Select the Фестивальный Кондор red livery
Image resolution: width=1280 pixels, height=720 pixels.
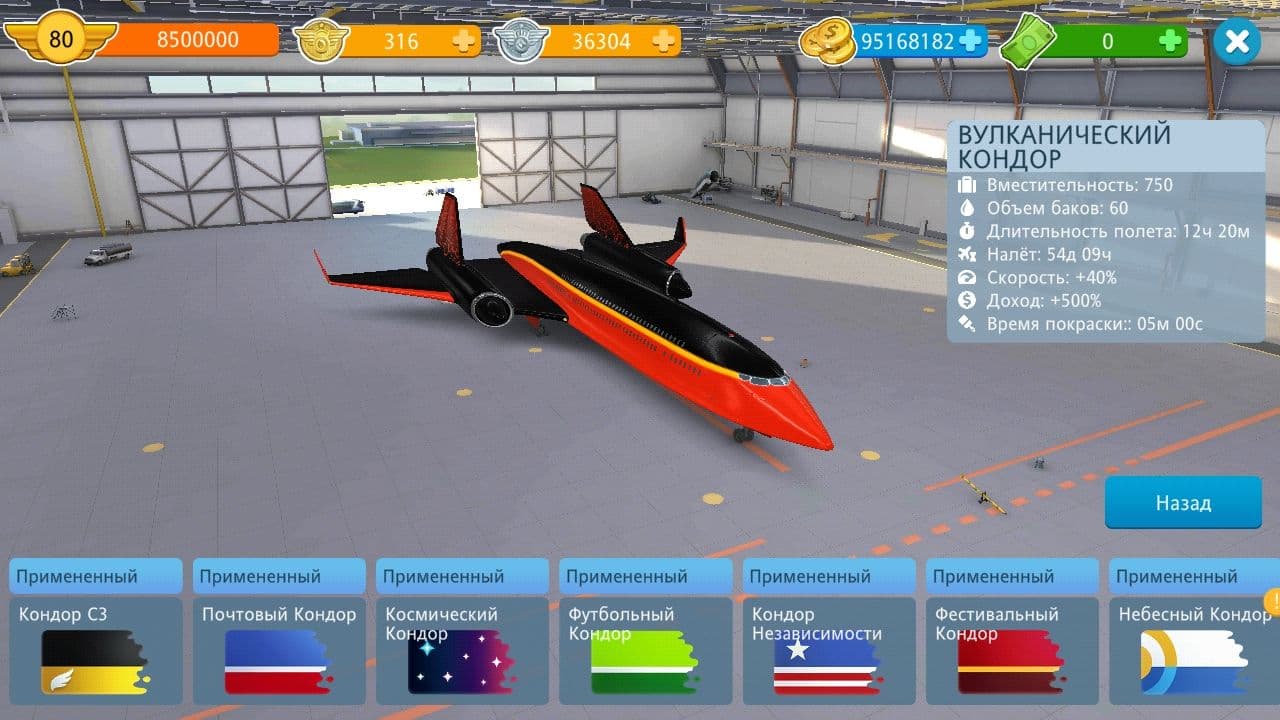[x=1012, y=650]
